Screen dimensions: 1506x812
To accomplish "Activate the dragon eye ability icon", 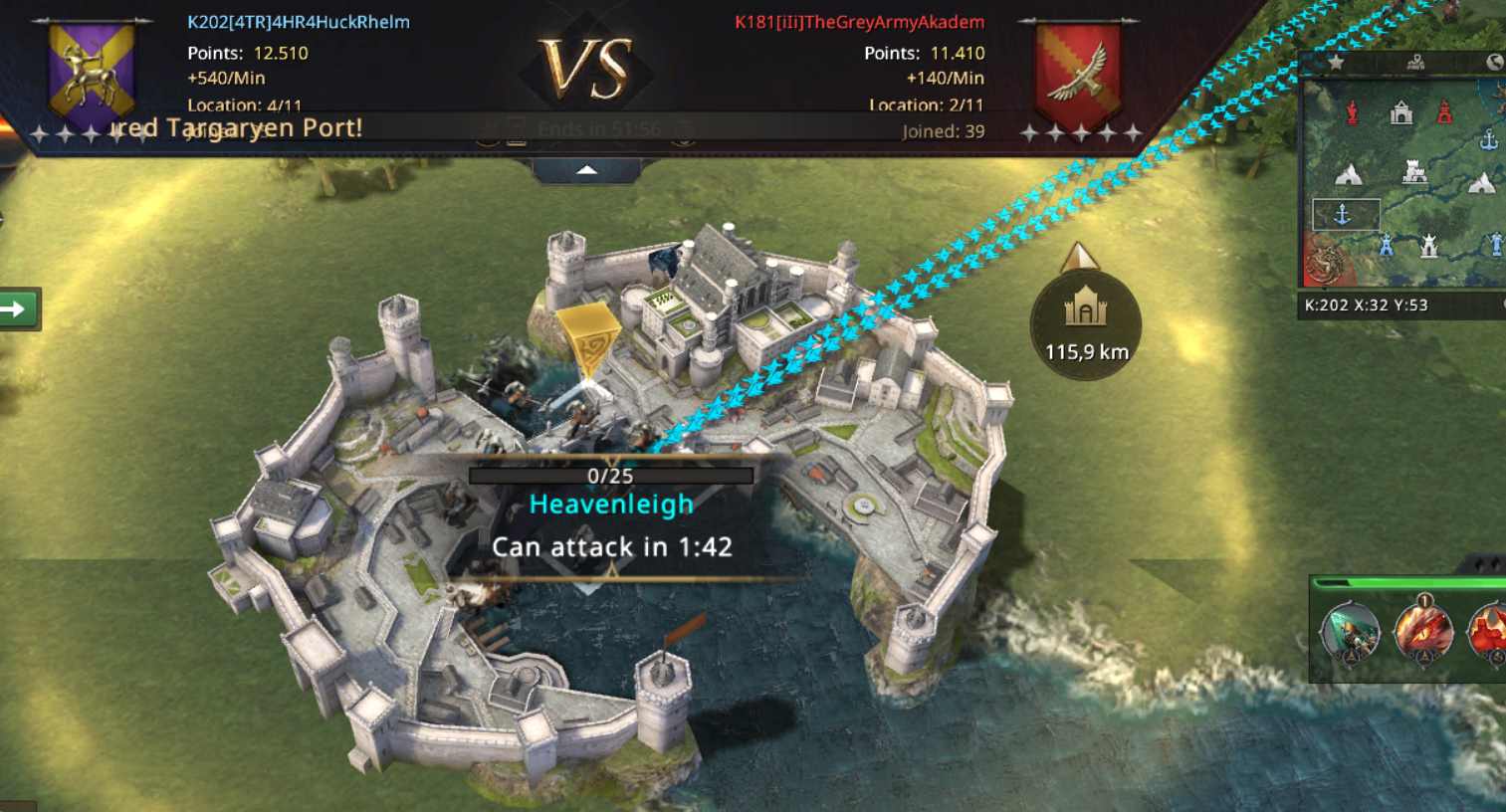I will coord(1423,631).
